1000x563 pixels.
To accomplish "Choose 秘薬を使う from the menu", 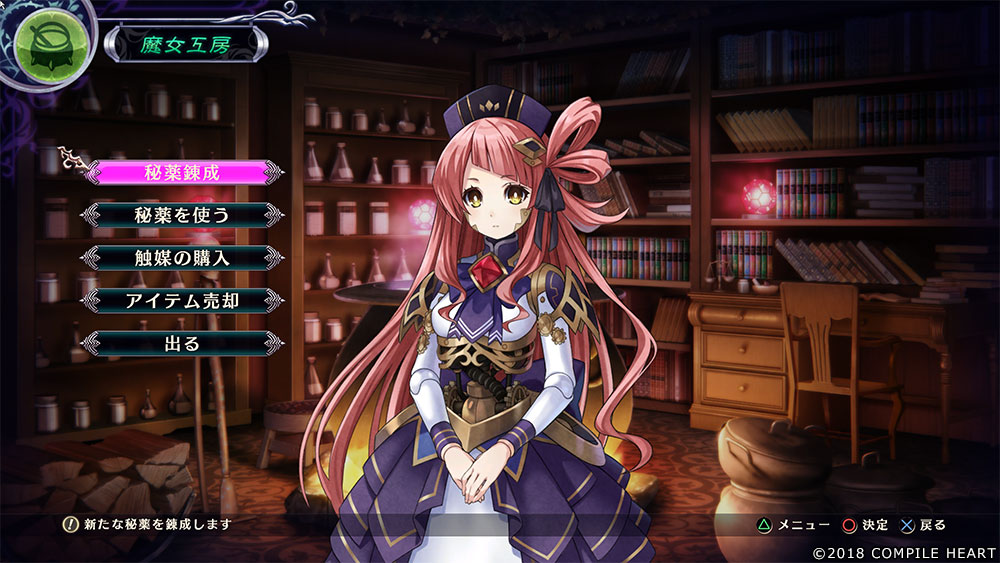I will point(181,215).
